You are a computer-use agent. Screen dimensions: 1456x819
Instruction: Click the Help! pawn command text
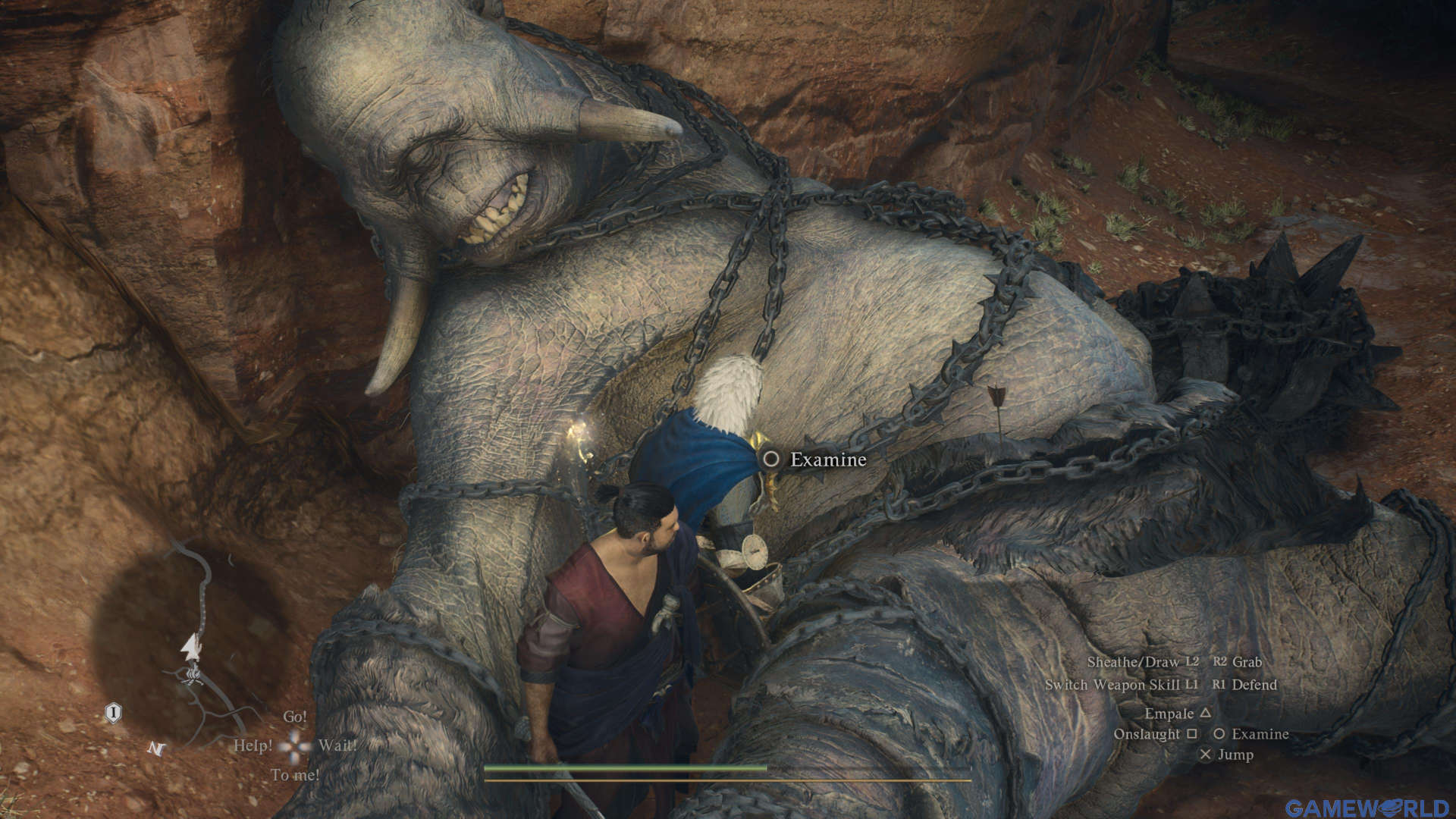255,746
